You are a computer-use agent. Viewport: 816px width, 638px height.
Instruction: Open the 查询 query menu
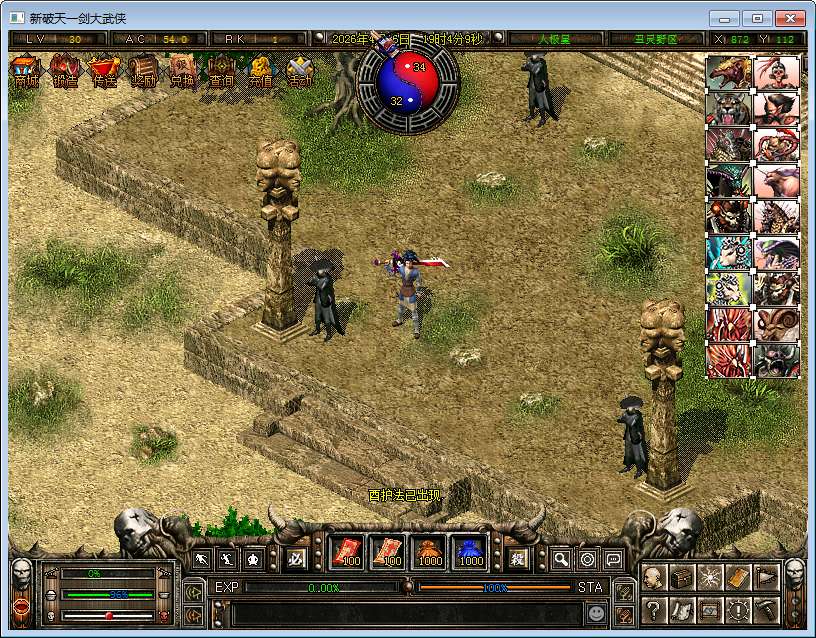click(221, 73)
